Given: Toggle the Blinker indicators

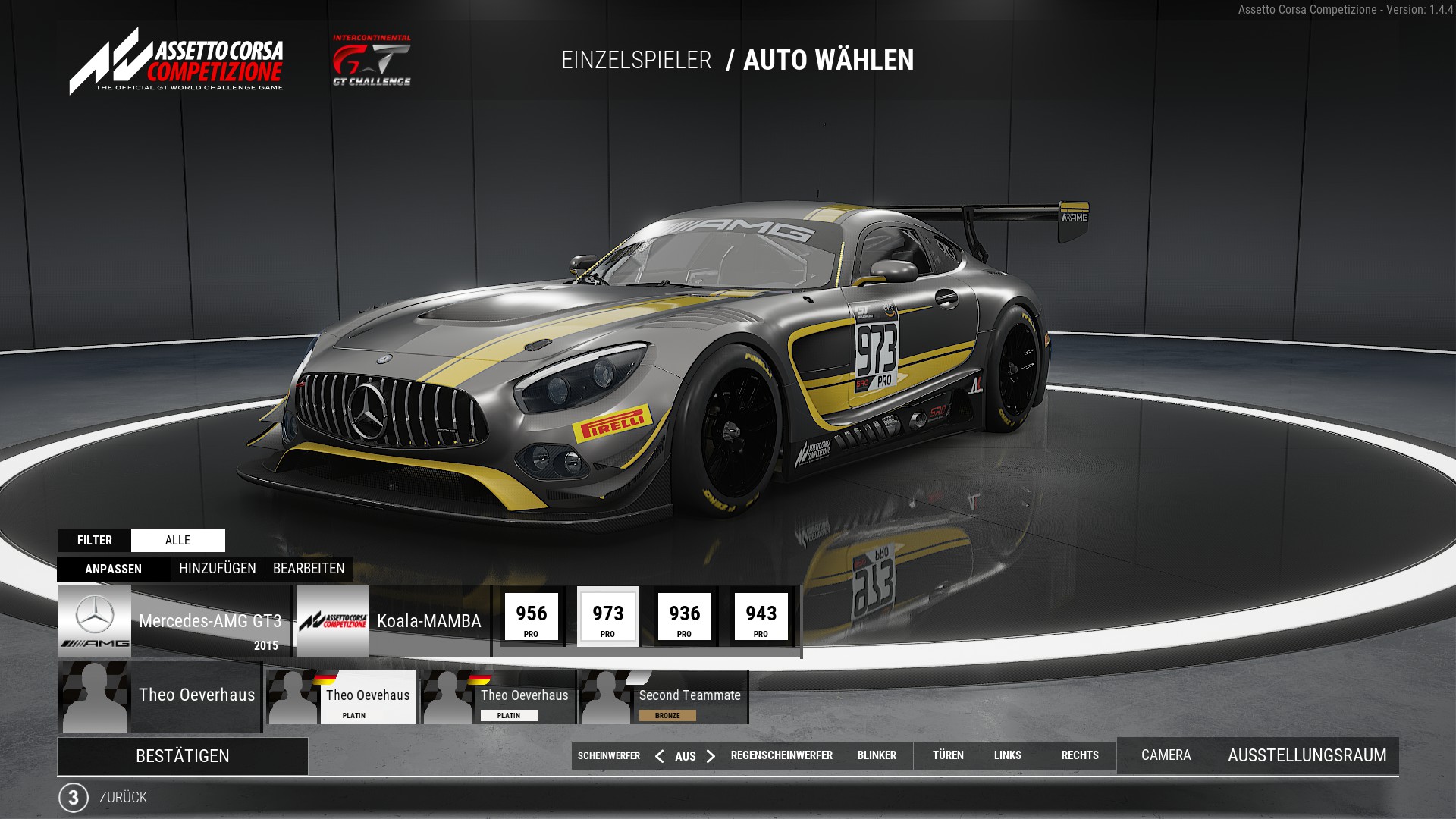Looking at the screenshot, I should tap(877, 755).
